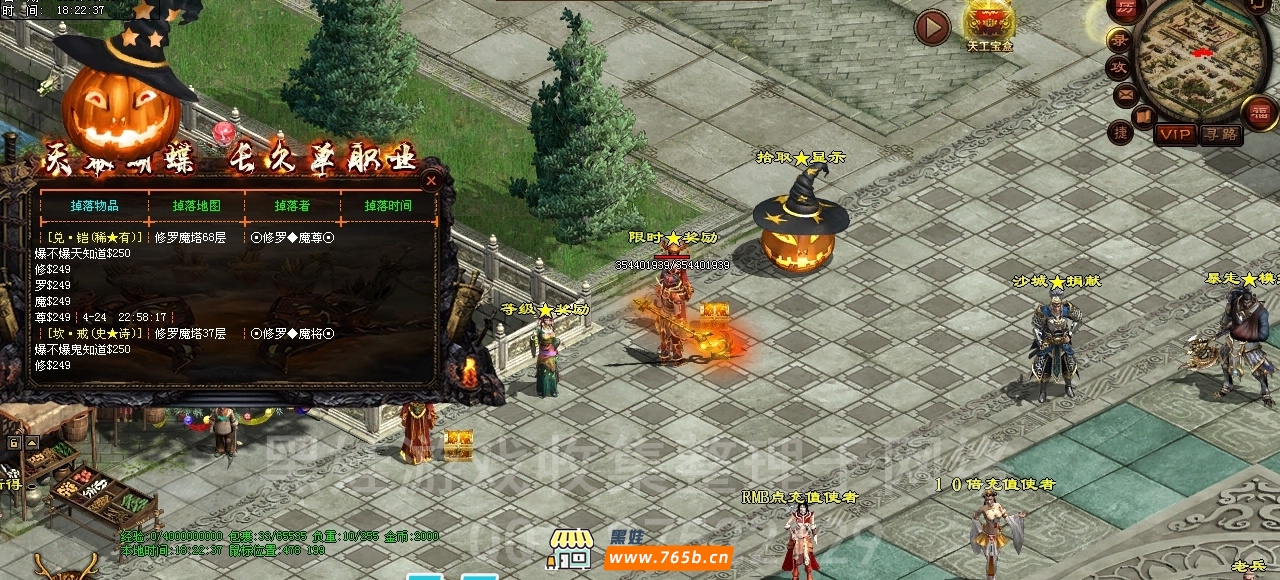Select the 掉落者 column header
1280x580 pixels.
(x=292, y=206)
